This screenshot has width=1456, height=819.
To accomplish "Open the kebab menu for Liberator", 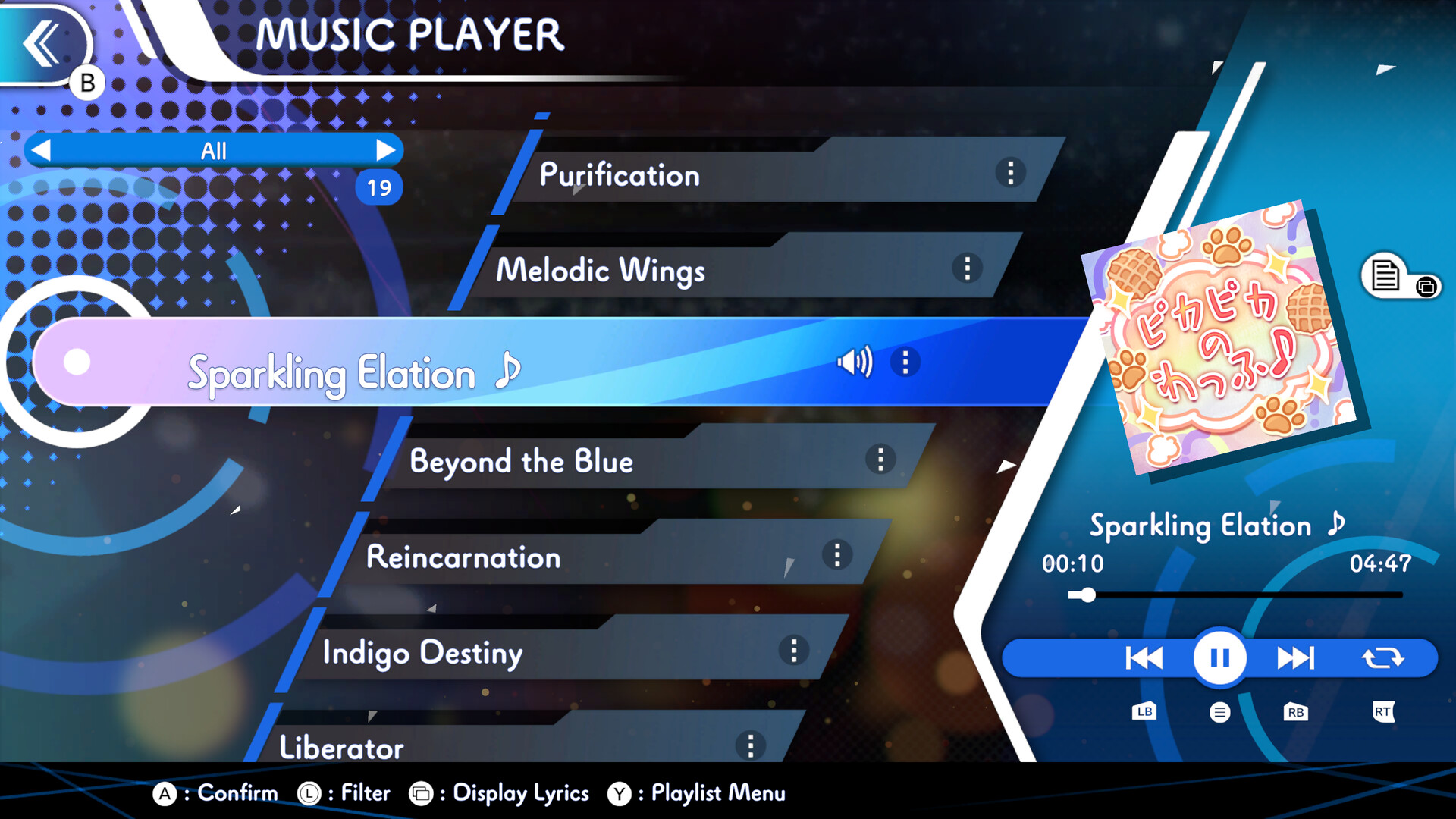I will [x=752, y=745].
